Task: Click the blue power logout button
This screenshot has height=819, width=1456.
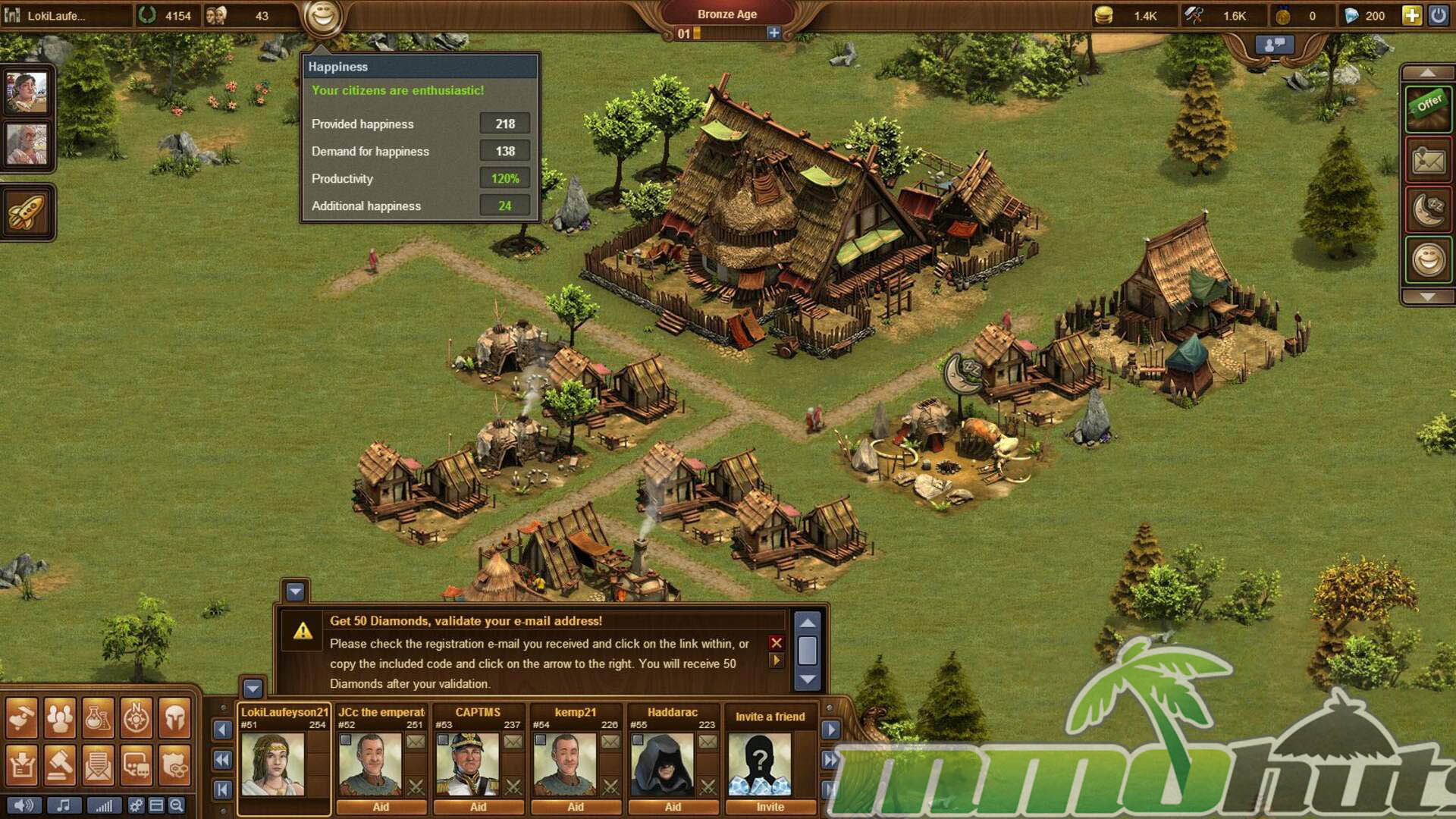Action: coord(1438,15)
